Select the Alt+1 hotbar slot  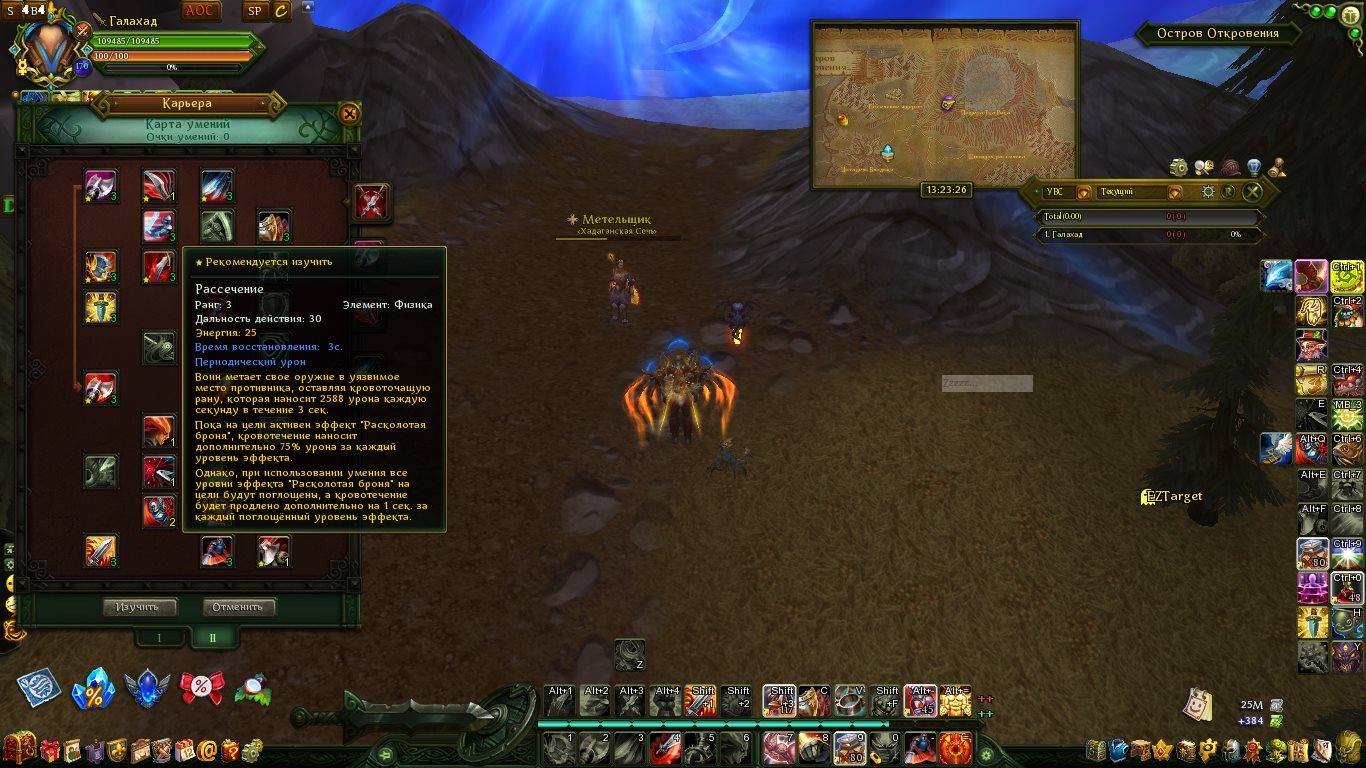click(x=559, y=699)
